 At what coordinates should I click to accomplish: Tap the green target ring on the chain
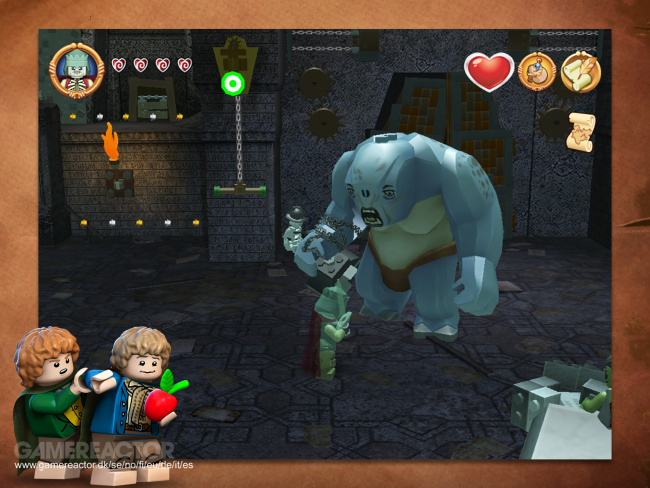pos(233,84)
